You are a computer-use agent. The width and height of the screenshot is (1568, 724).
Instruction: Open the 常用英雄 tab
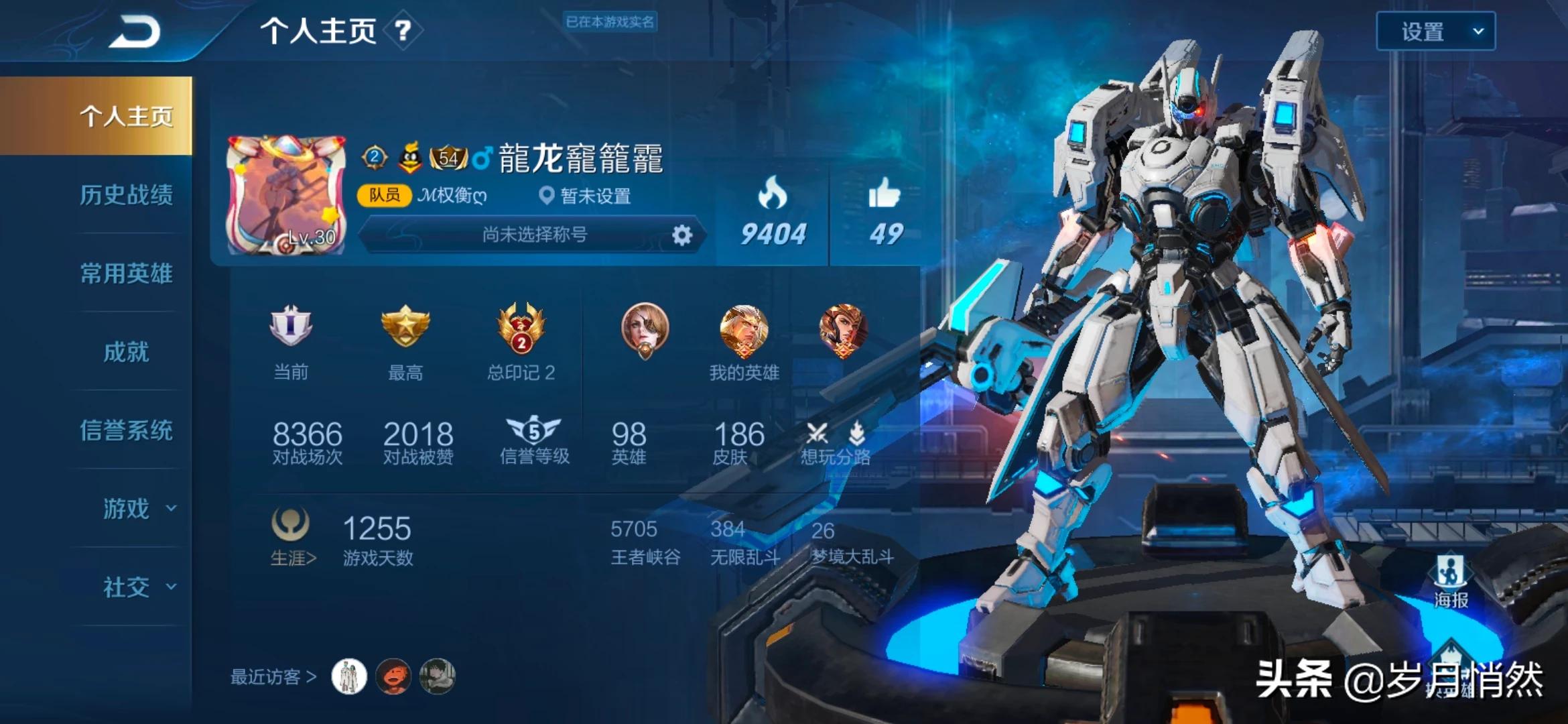tap(126, 274)
